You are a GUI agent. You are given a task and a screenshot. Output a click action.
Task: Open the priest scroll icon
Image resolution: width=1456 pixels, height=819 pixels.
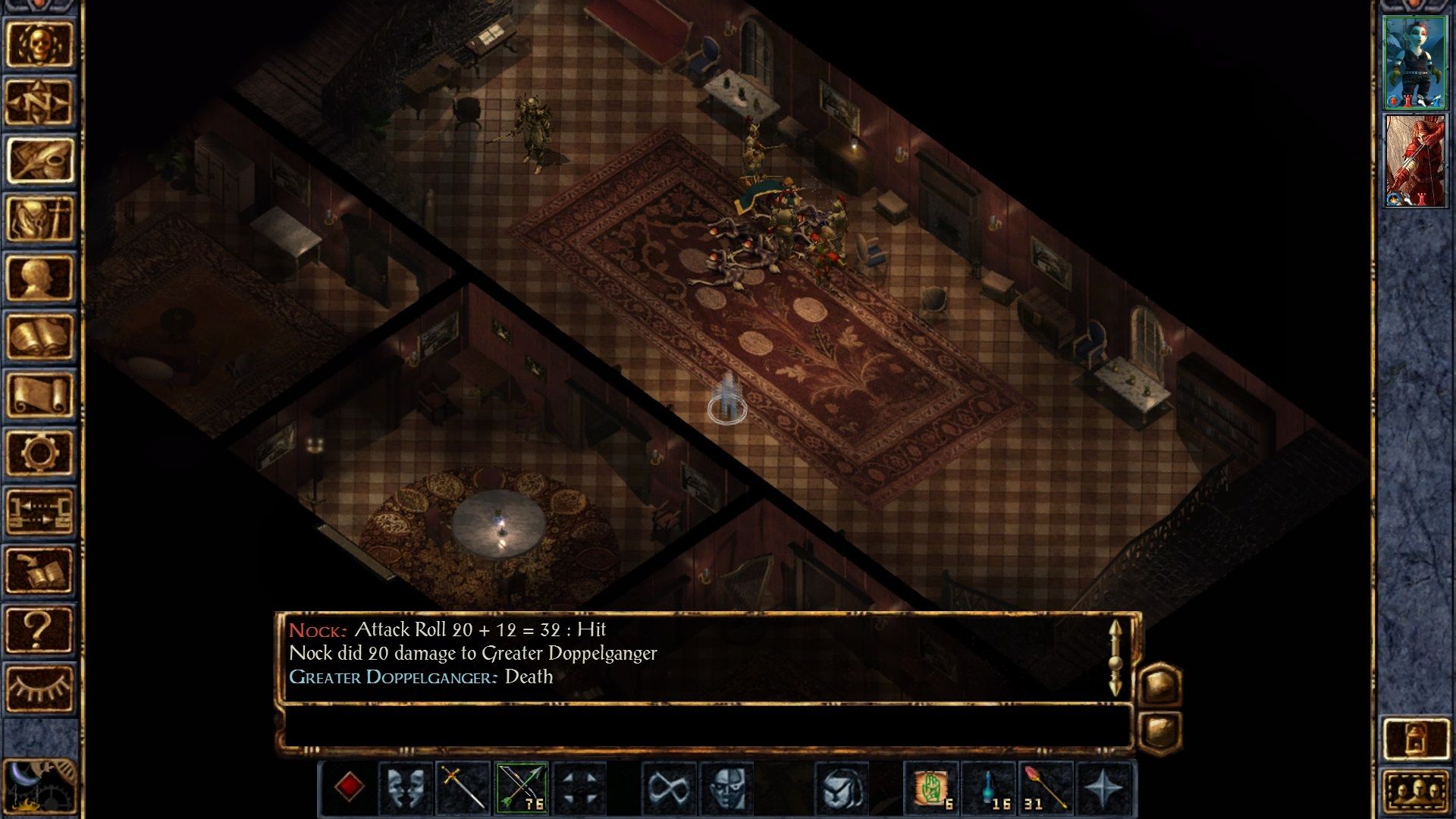tap(39, 394)
